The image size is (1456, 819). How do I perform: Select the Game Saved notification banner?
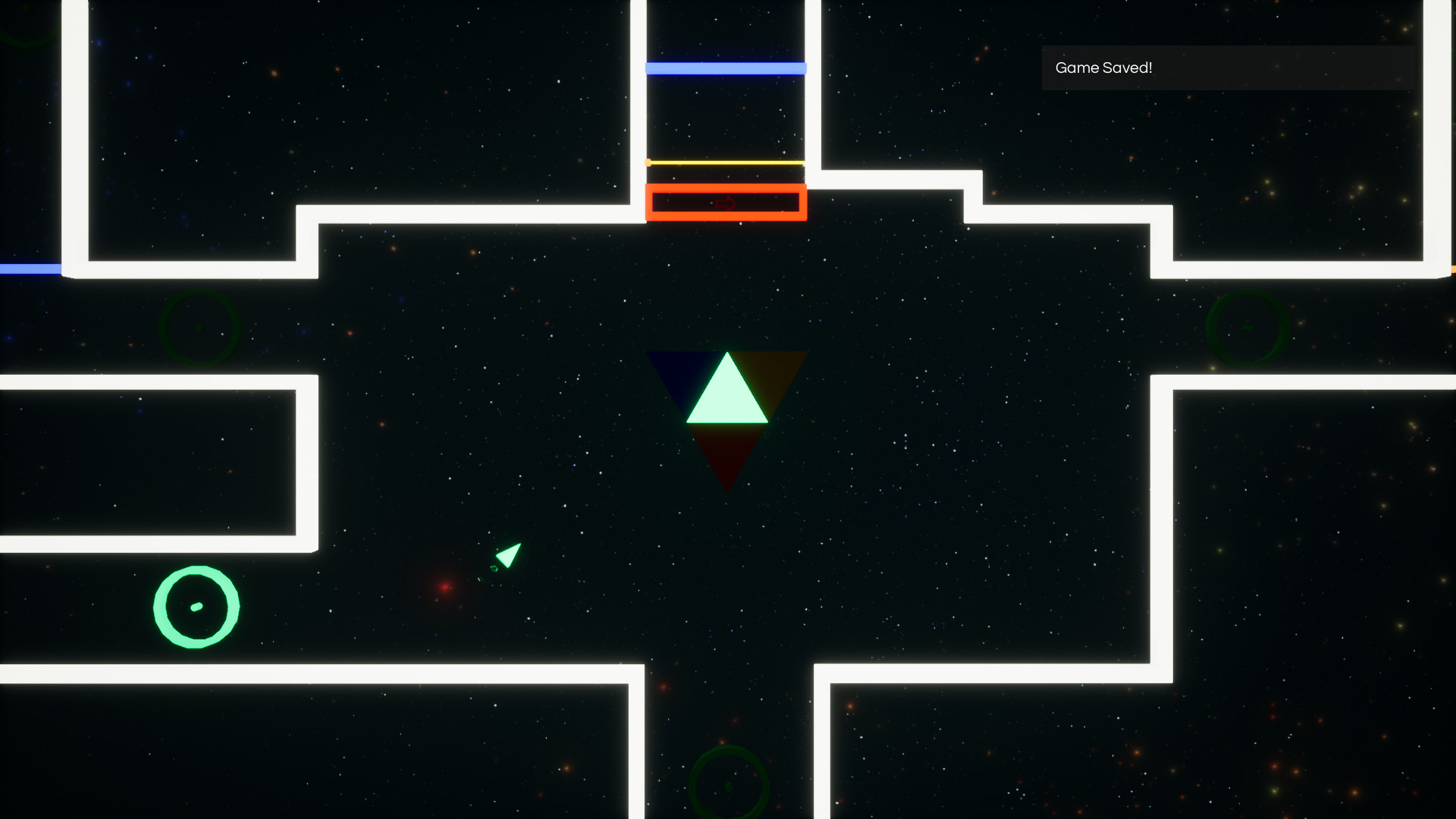click(1227, 67)
